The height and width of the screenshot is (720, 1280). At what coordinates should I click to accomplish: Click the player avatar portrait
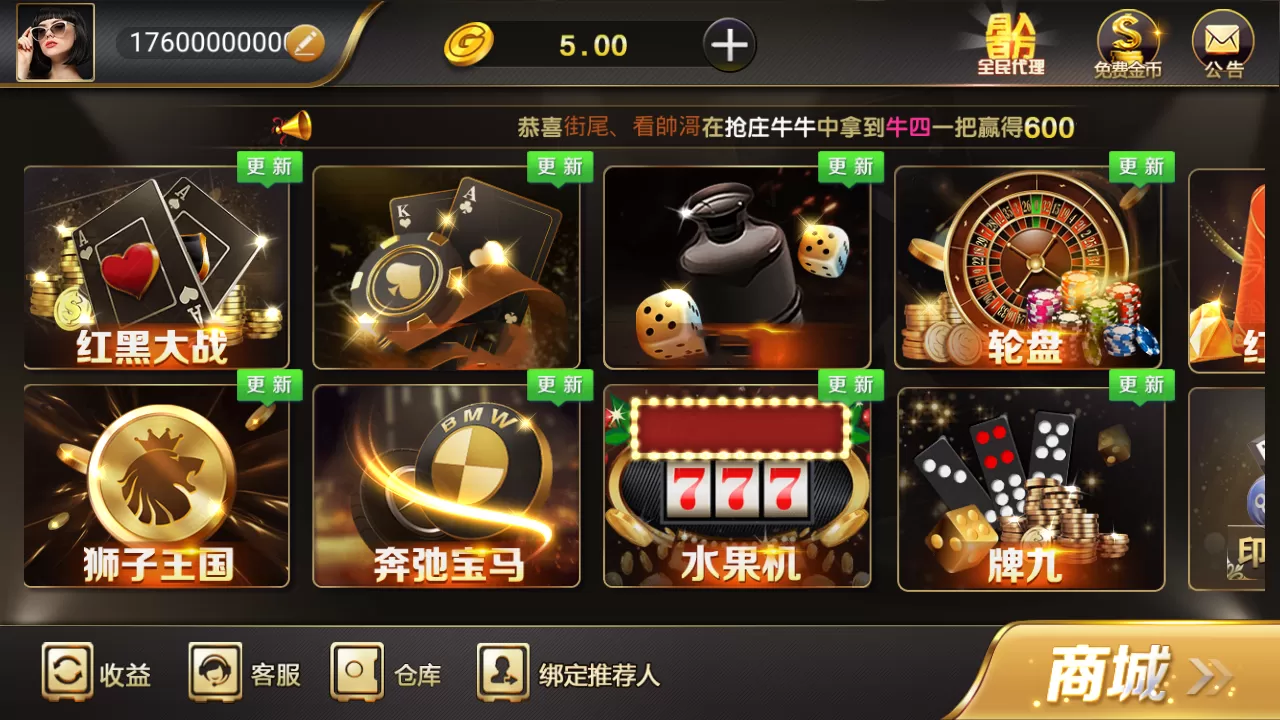55,42
